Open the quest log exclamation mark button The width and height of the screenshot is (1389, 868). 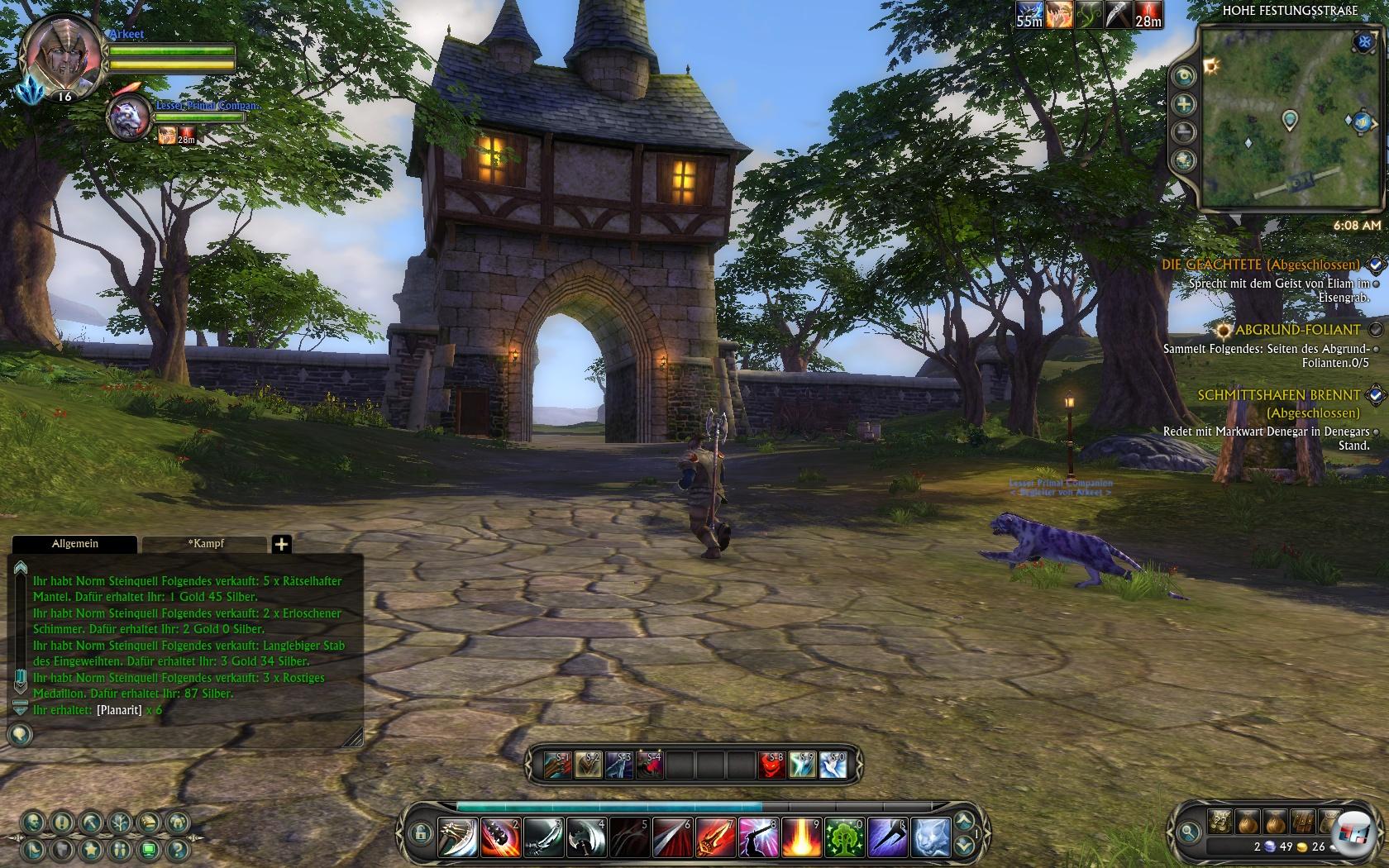click(62, 823)
